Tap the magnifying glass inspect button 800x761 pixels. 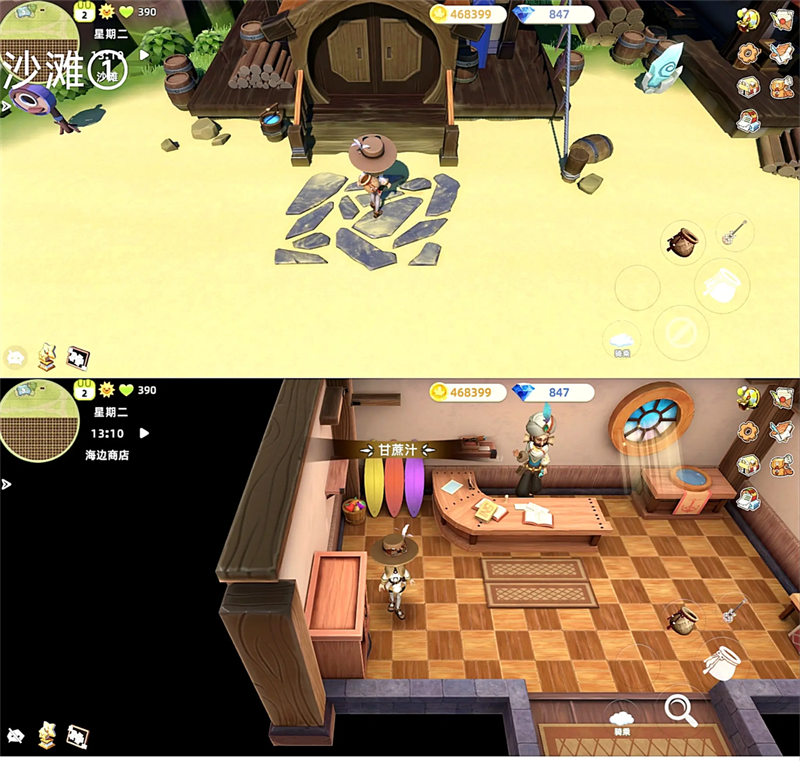tap(681, 711)
